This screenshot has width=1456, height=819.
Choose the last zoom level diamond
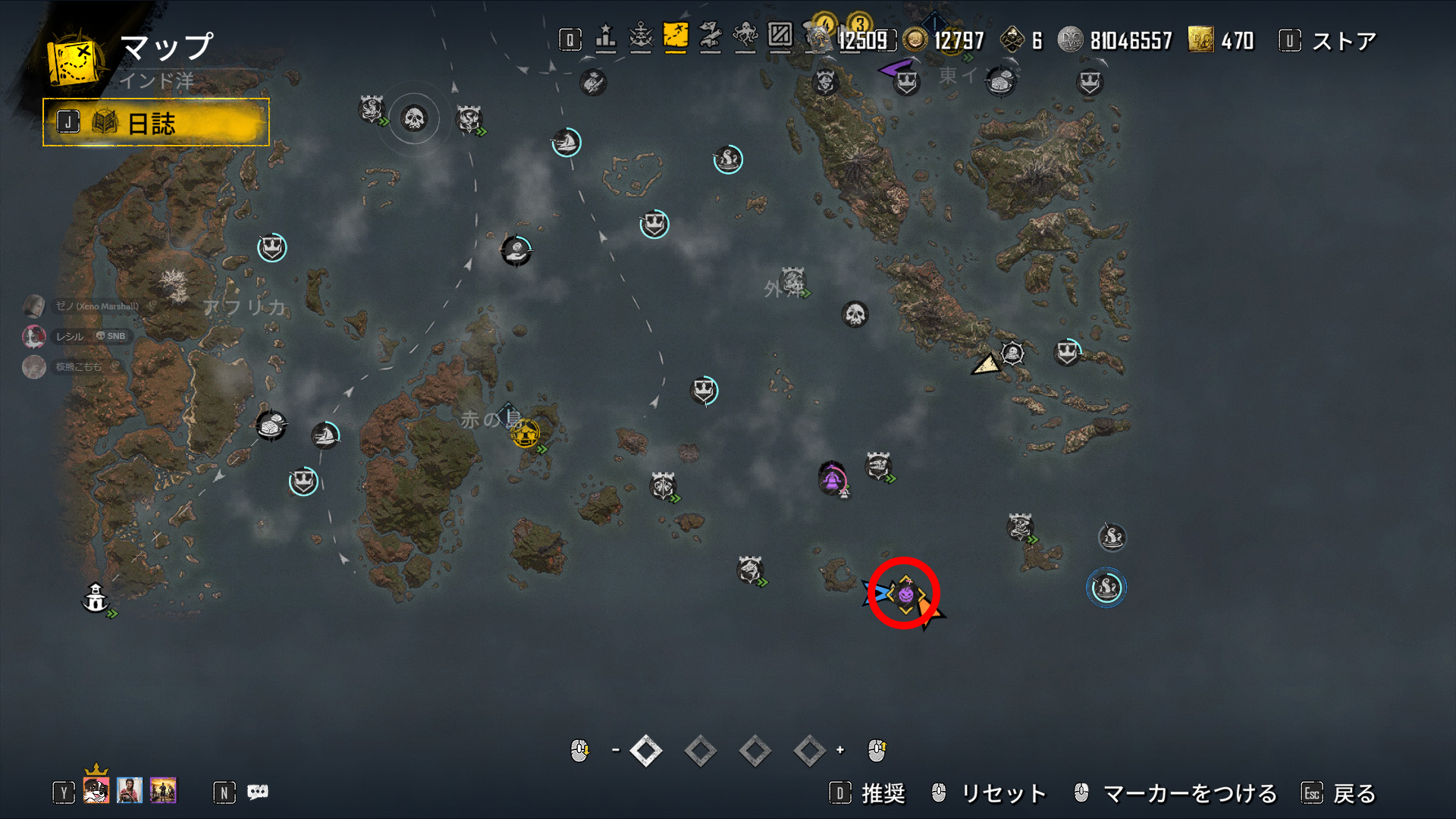tap(809, 751)
